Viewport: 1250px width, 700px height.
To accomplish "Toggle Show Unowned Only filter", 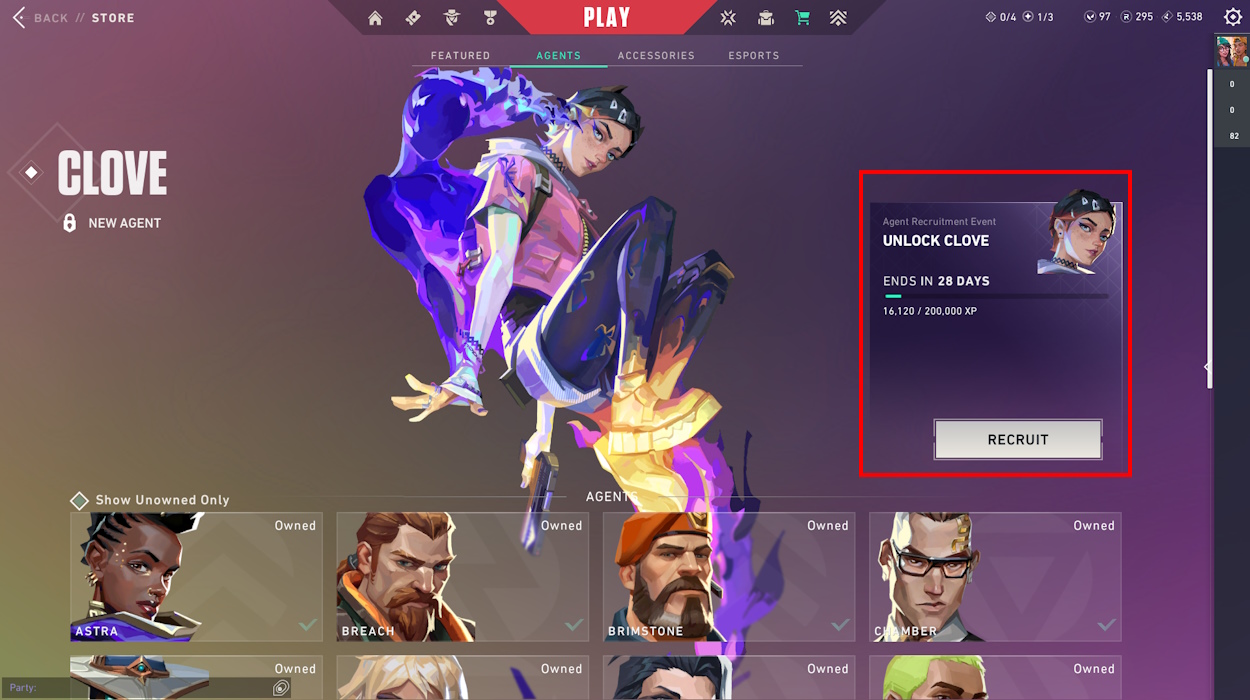I will pyautogui.click(x=80, y=500).
